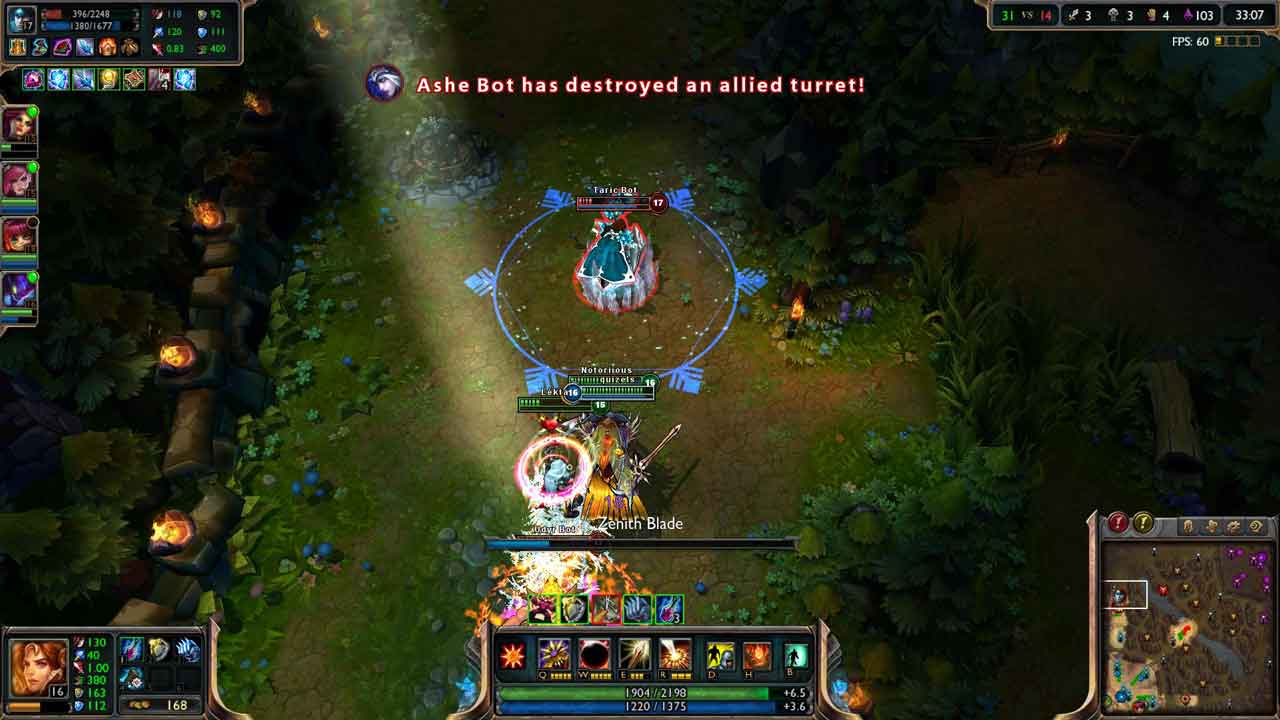Inspect the target's debuff icon showing 4

(x=159, y=79)
